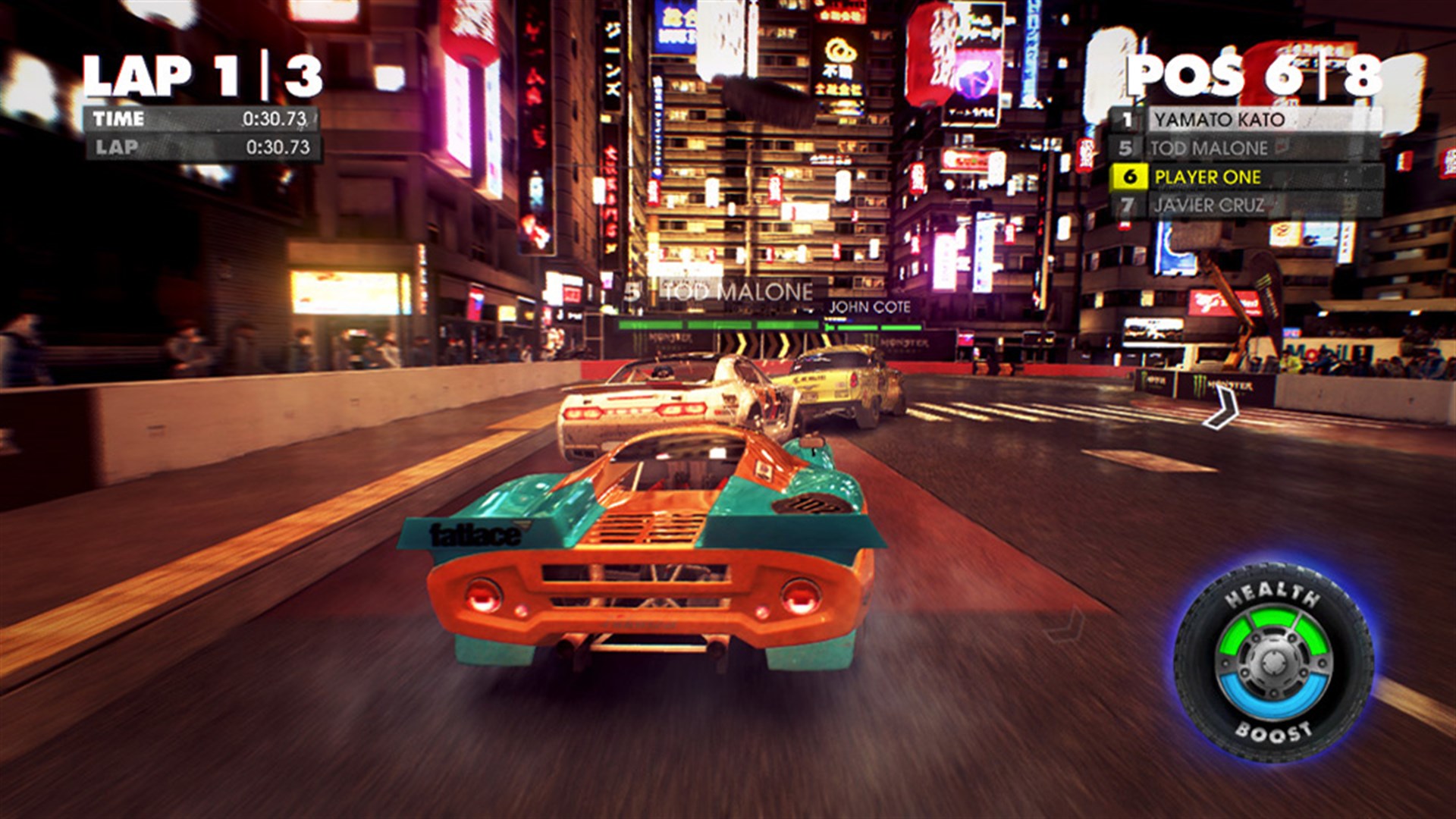
Task: Click the position 5 badge beside Tod Malone
Action: click(1128, 148)
